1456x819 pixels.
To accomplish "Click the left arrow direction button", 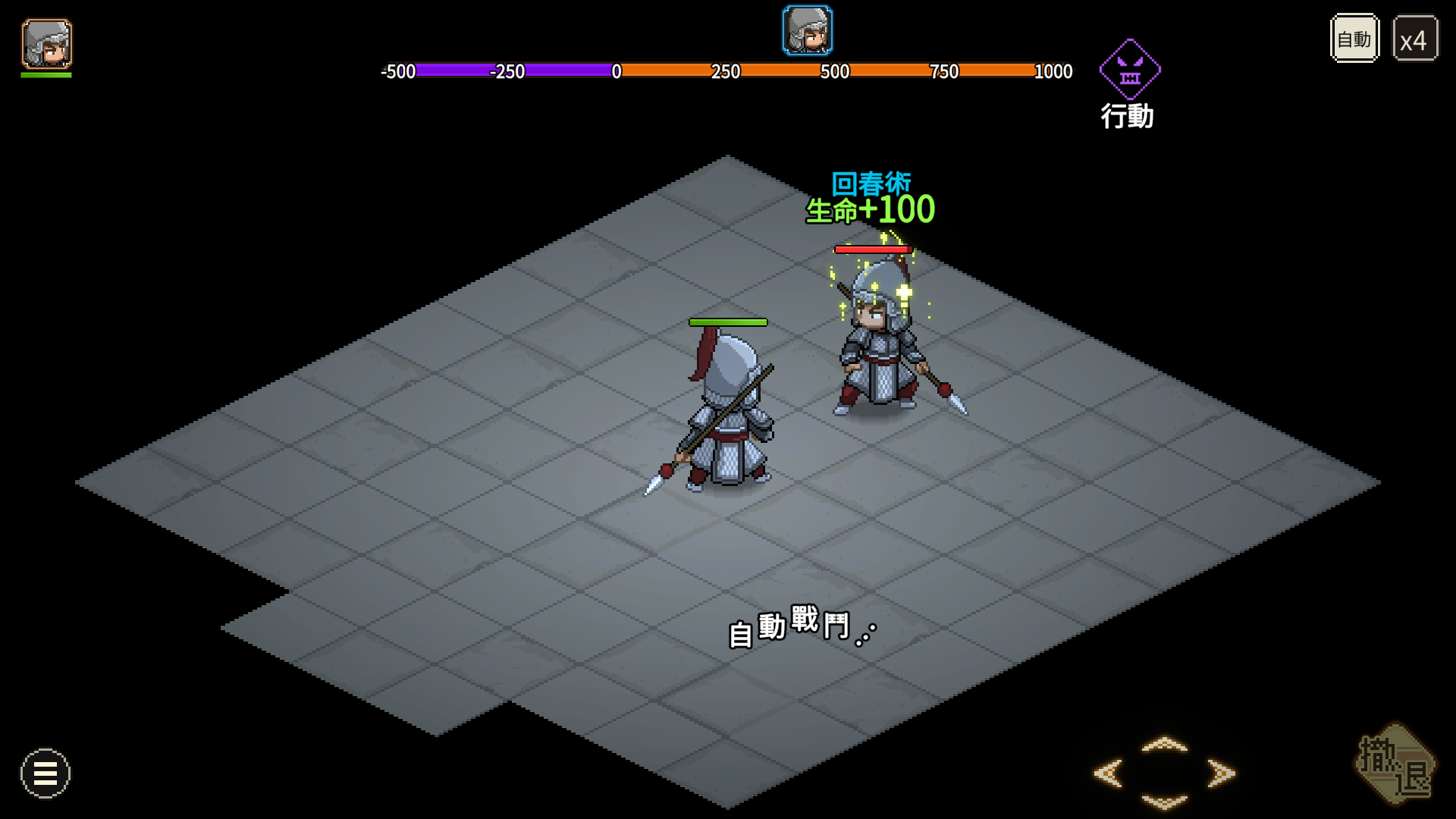I will 1109,773.
